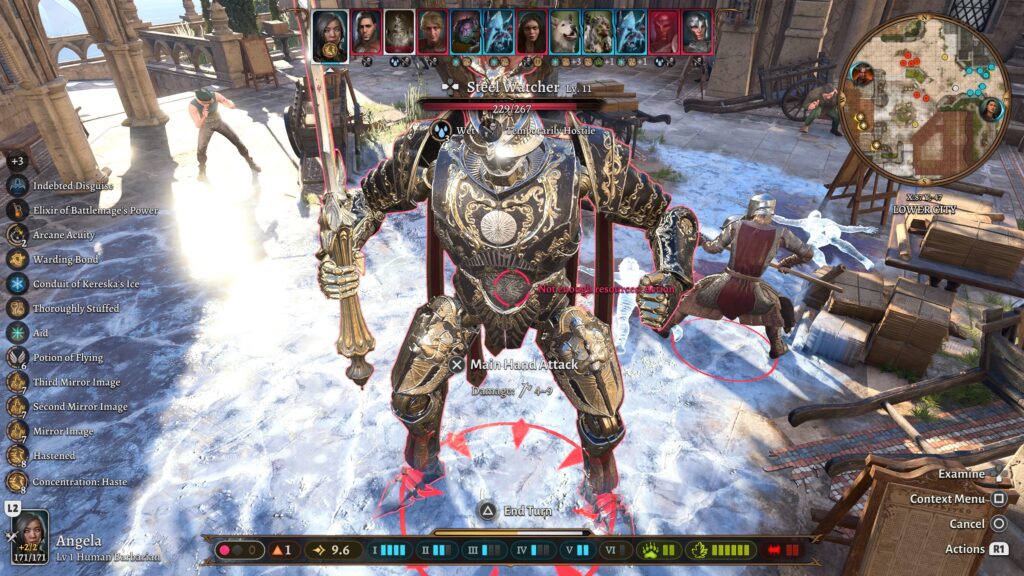Show the Third Mirror Image status
The image size is (1024, 576).
[17, 382]
